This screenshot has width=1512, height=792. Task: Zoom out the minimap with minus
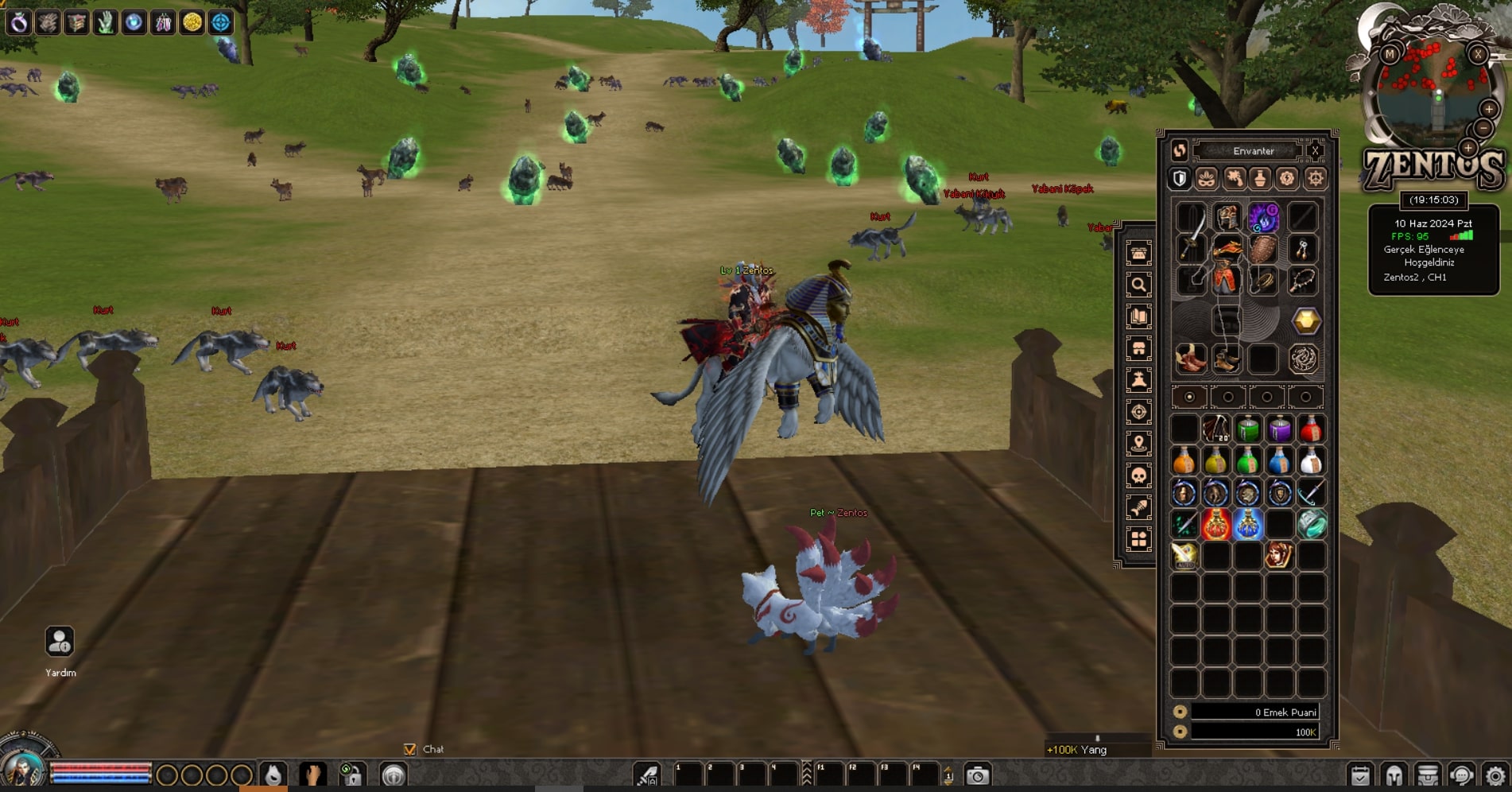(1483, 128)
